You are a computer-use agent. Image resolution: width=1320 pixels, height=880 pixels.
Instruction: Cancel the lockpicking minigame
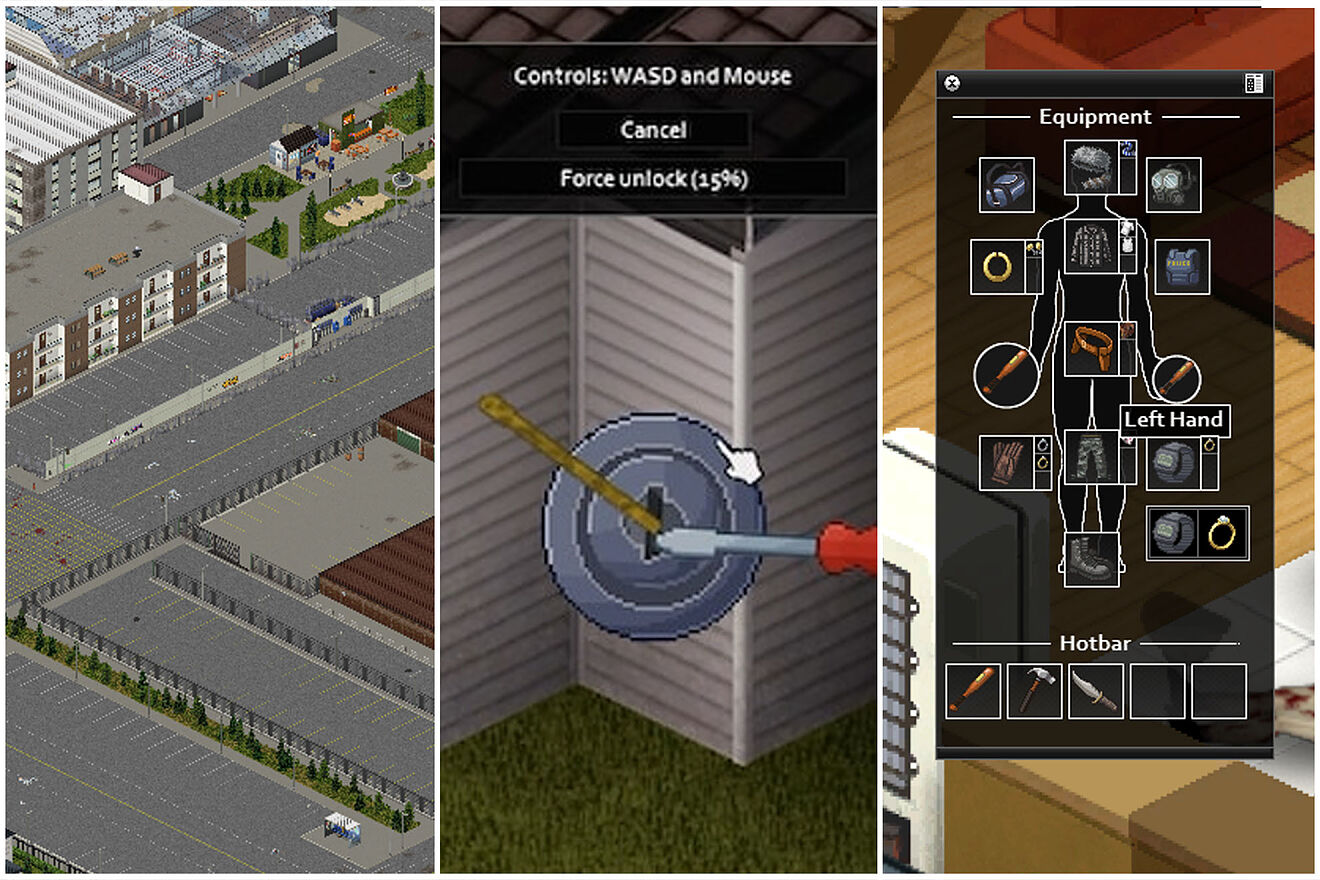(x=653, y=130)
